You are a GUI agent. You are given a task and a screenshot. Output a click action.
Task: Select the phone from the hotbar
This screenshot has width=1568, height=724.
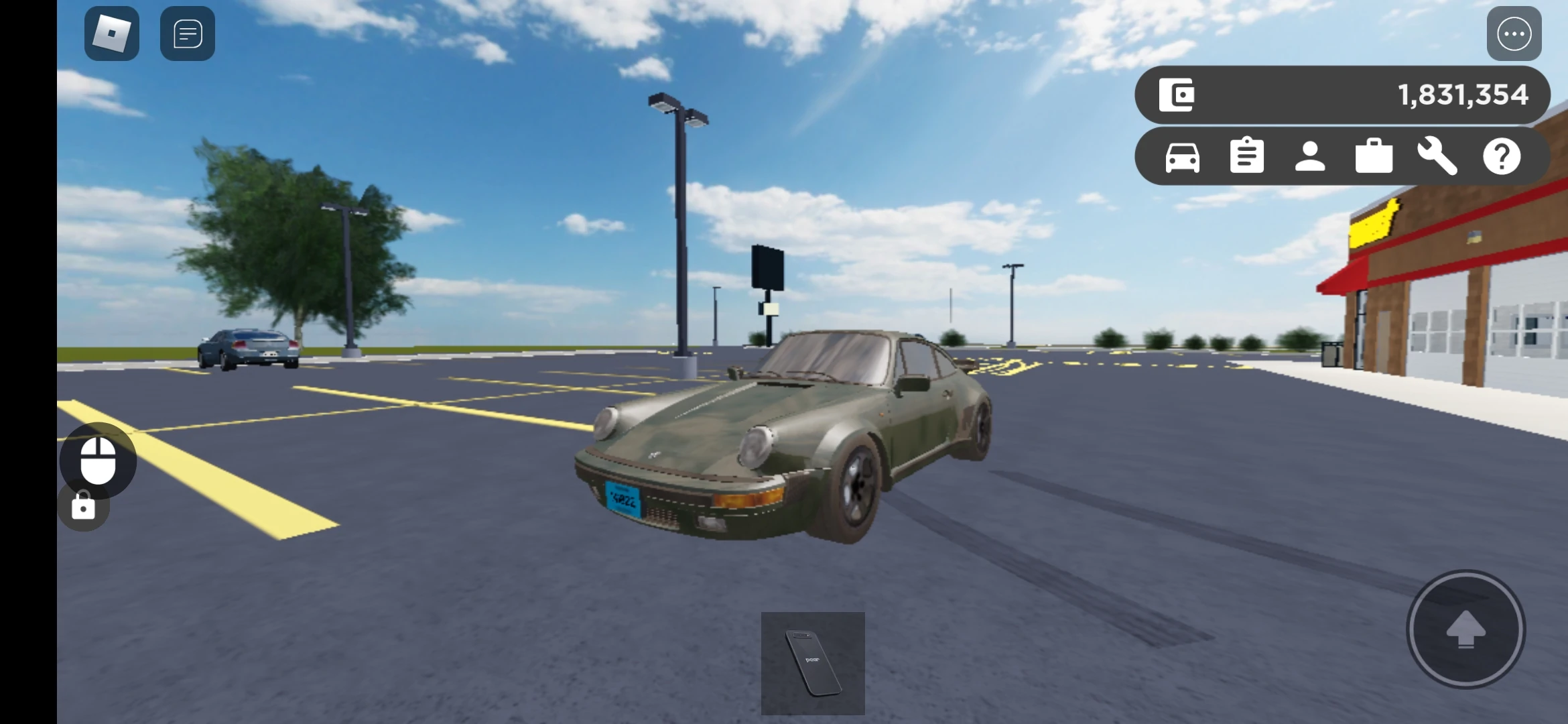[x=813, y=664]
